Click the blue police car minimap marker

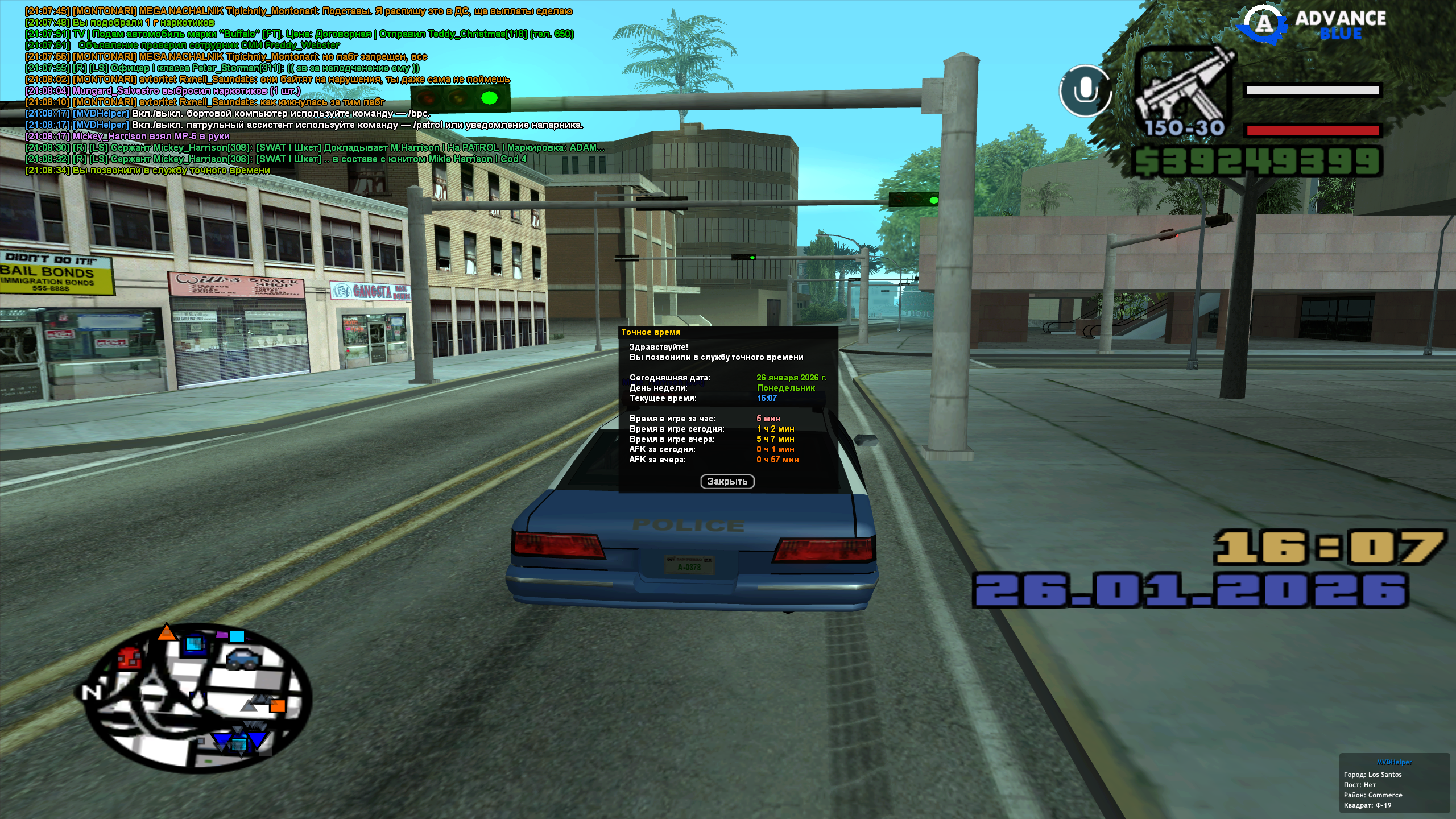243,660
